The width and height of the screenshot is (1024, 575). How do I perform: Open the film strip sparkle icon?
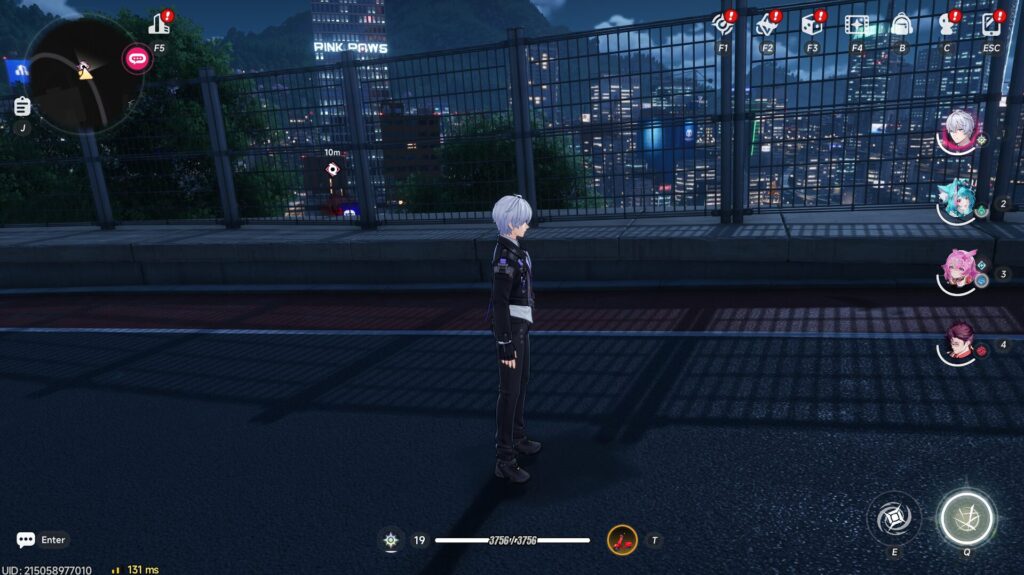(x=856, y=24)
